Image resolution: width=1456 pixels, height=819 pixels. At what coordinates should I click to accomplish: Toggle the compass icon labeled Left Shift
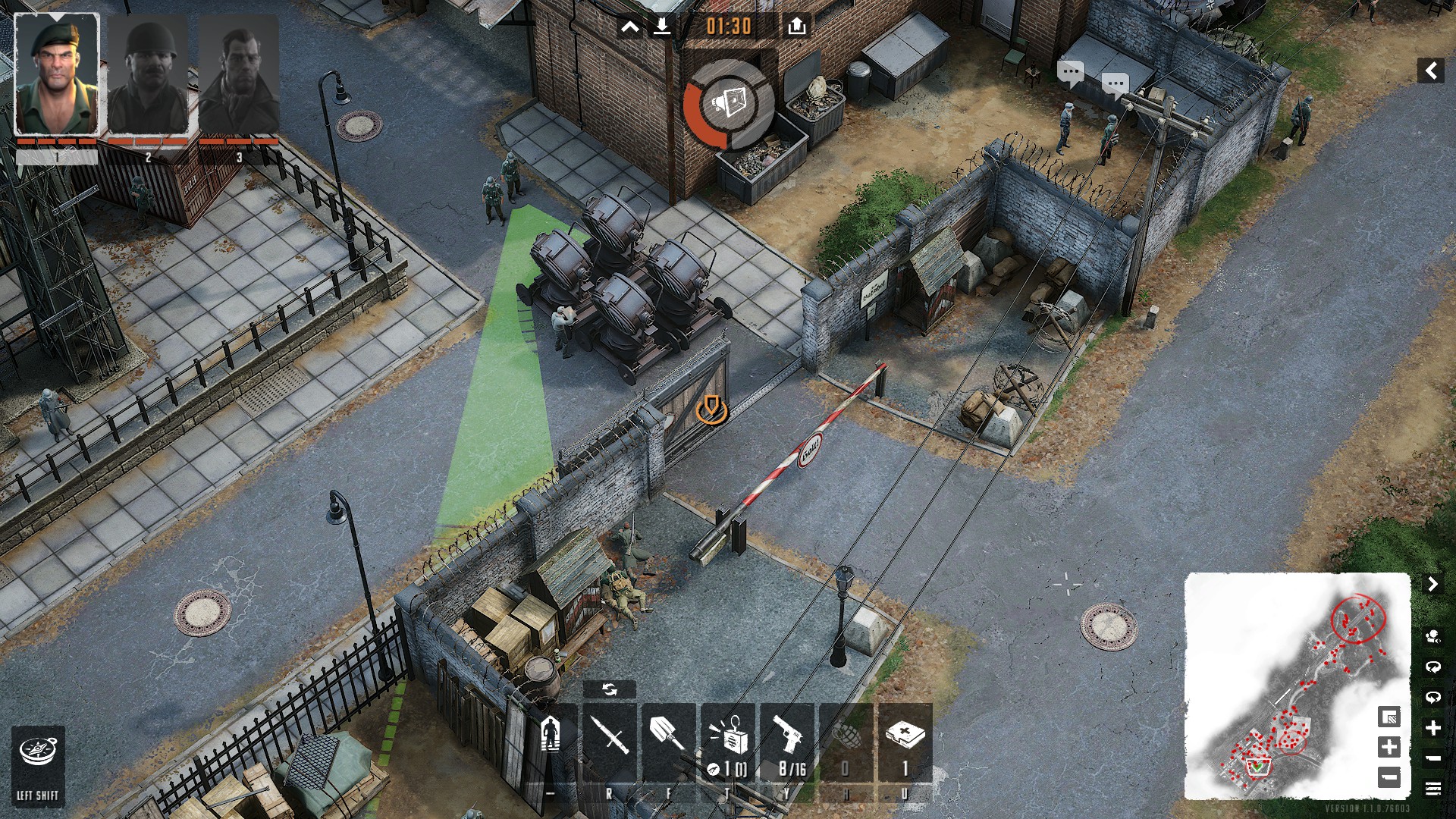37,753
